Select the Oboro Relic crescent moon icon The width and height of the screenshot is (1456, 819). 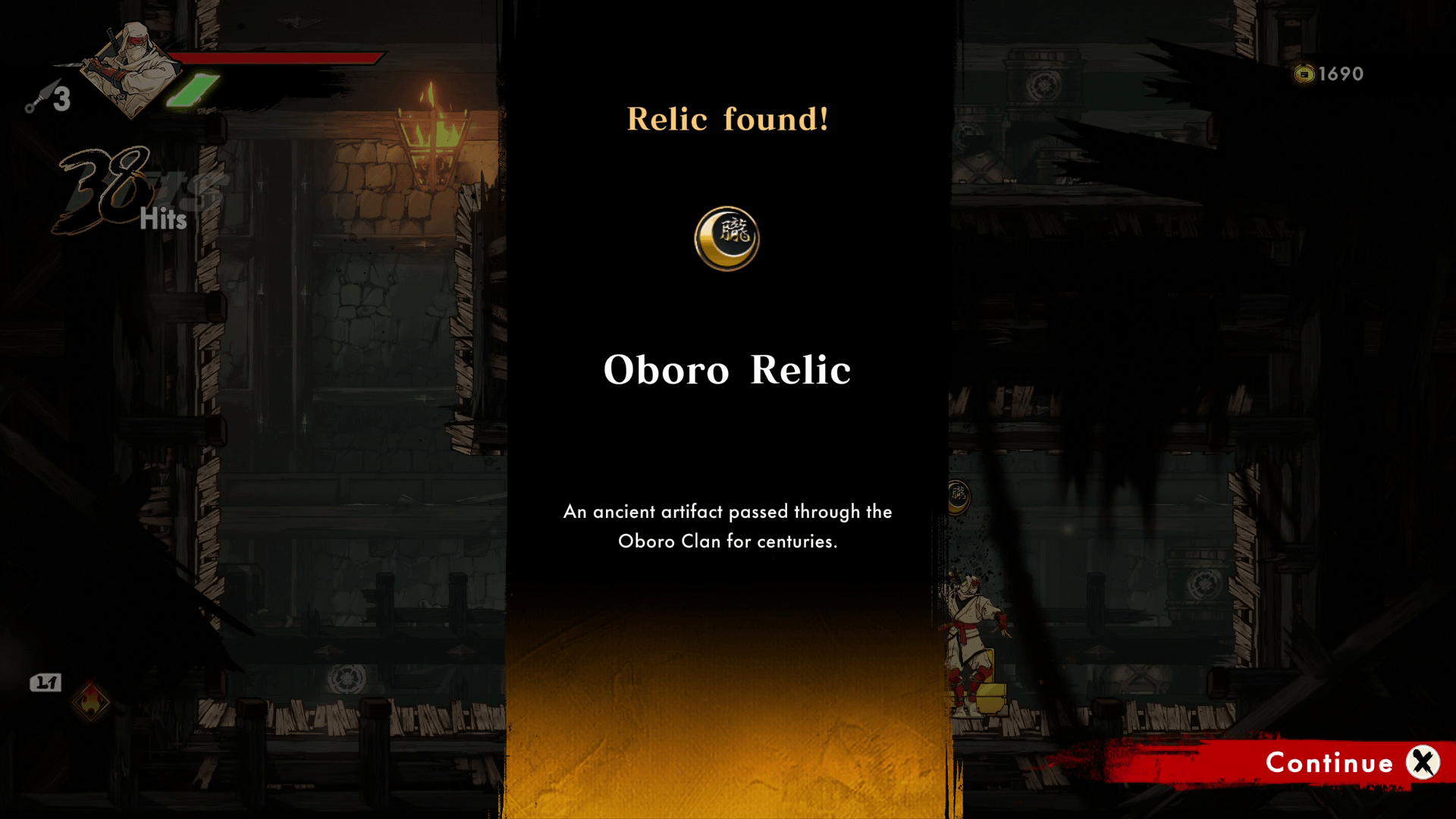[726, 238]
